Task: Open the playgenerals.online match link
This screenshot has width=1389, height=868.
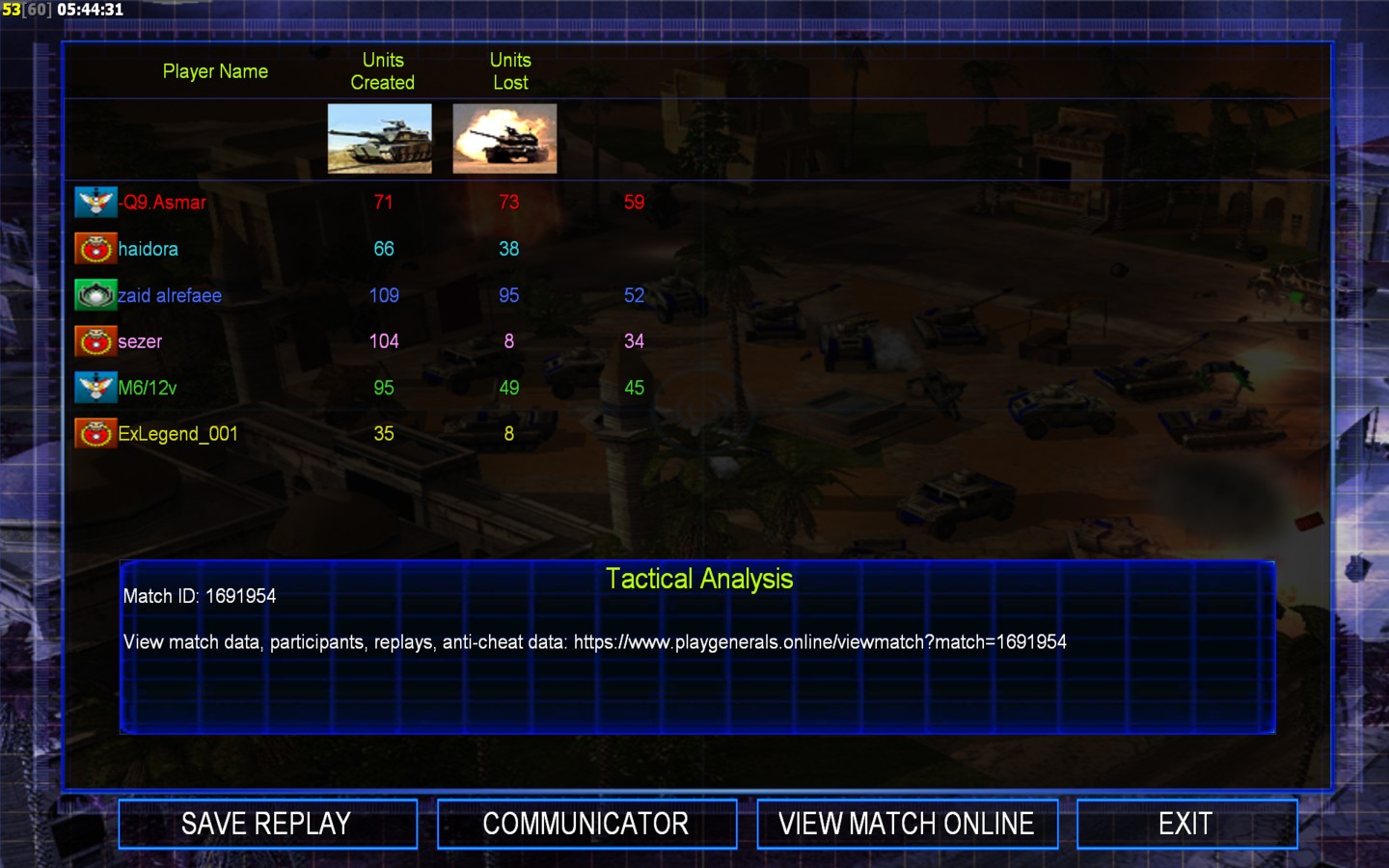Action: point(820,642)
